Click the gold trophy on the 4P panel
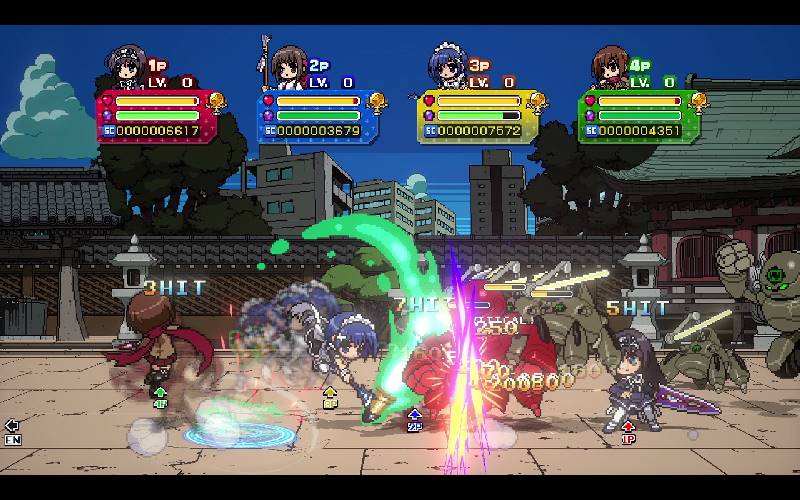This screenshot has height=500, width=800. (x=698, y=101)
